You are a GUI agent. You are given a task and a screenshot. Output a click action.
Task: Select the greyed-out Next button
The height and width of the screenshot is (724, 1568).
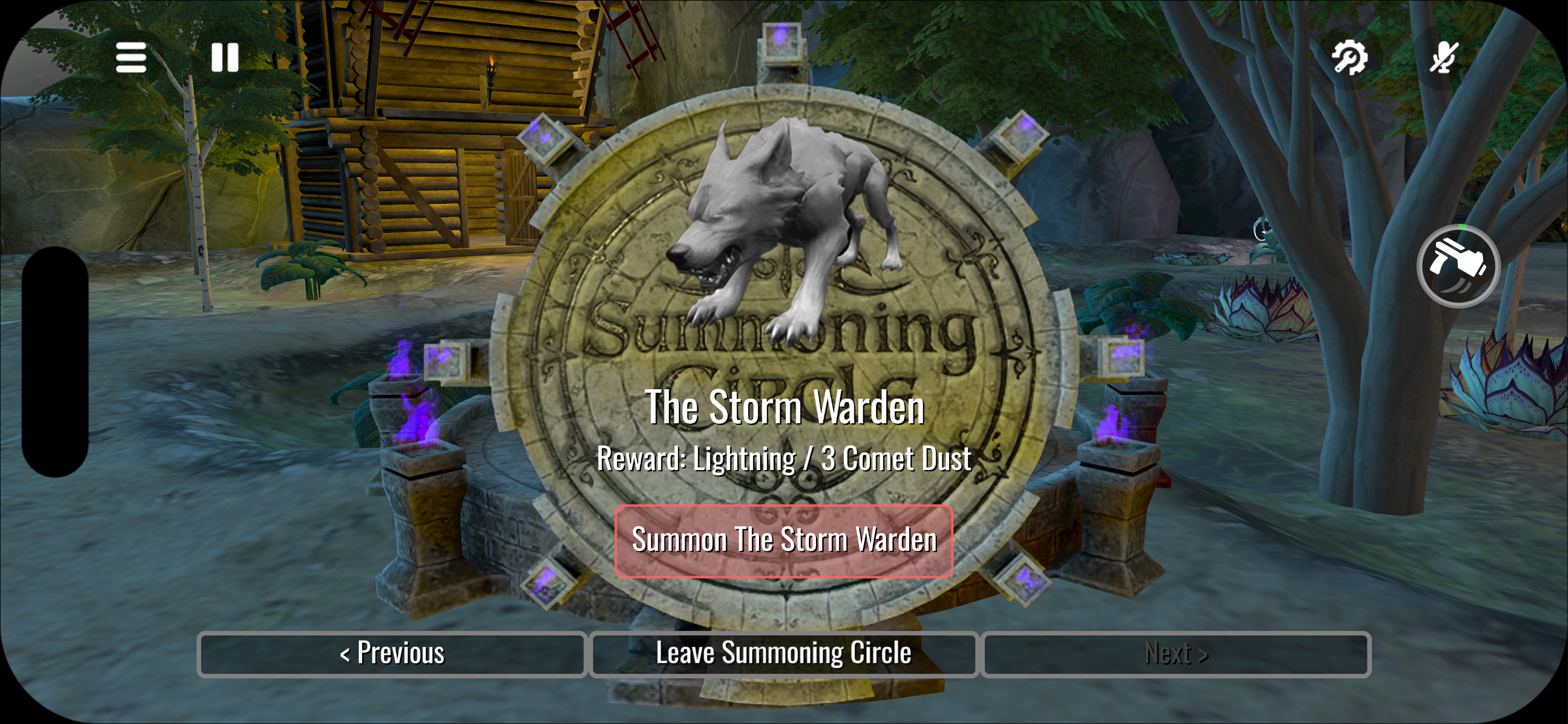click(x=1176, y=654)
